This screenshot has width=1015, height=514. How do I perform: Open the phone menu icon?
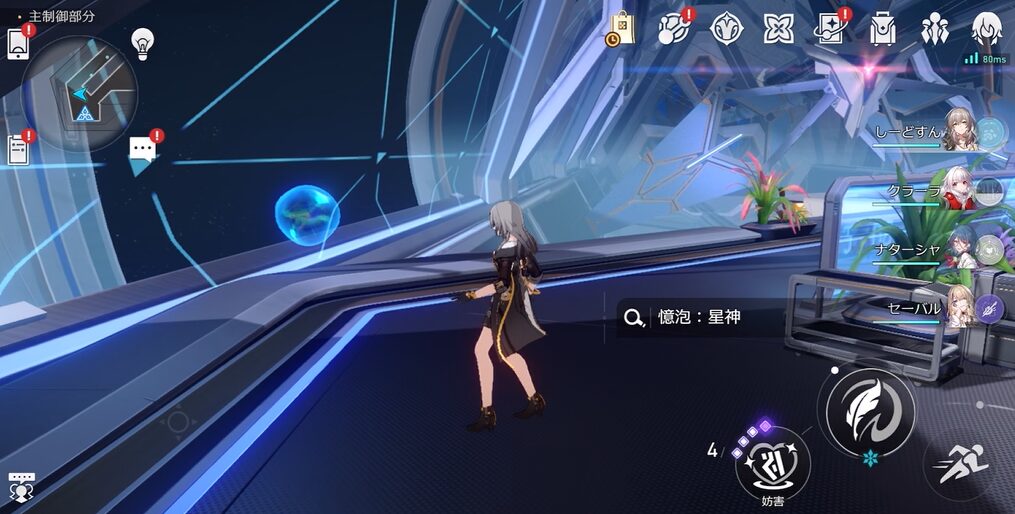[18, 44]
